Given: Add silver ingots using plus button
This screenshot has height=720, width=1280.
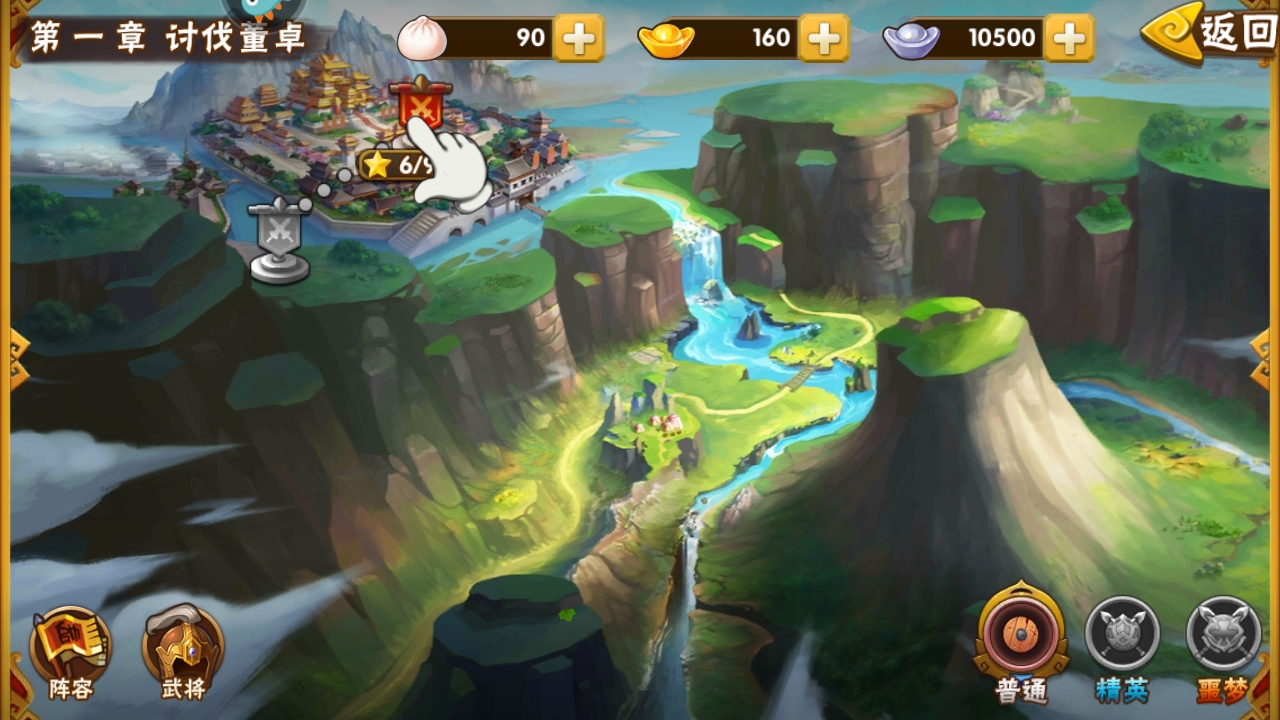Looking at the screenshot, I should coord(1069,38).
